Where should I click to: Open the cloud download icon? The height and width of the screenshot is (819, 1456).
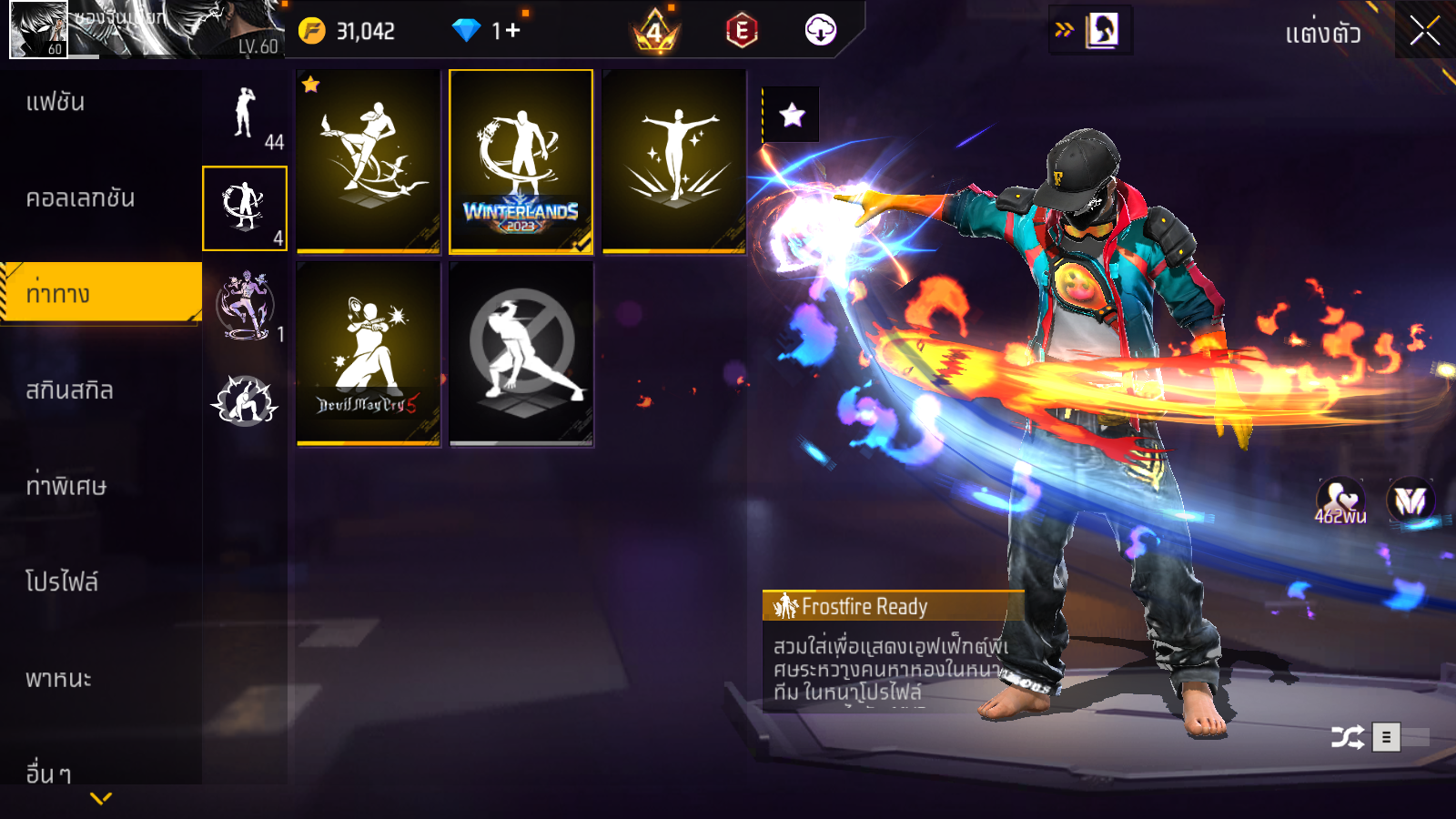pyautogui.click(x=820, y=31)
